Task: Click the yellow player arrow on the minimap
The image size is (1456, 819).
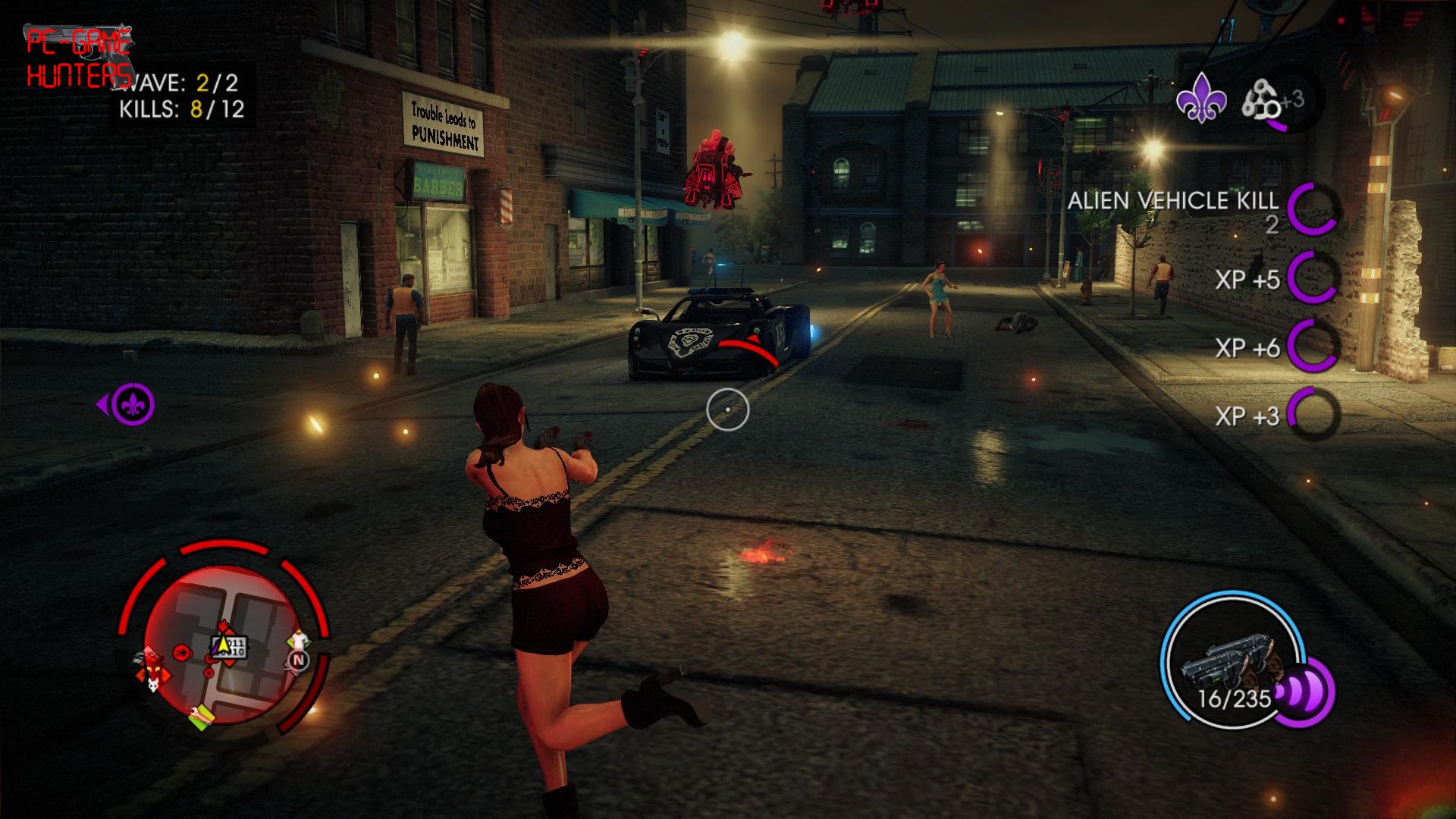Action: click(222, 645)
